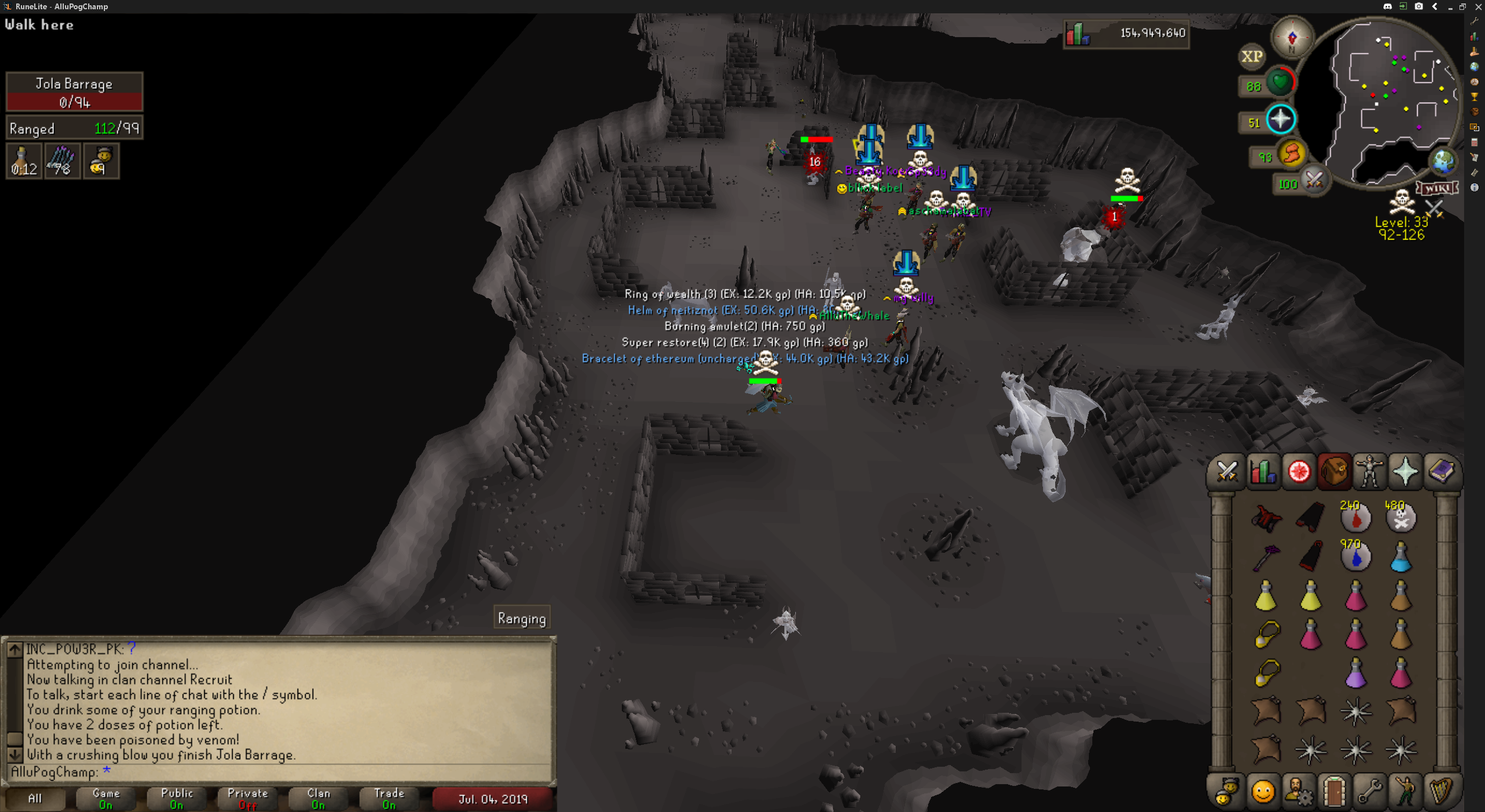The height and width of the screenshot is (812, 1485).
Task: Select the blood rune stack of 240
Action: [1356, 518]
